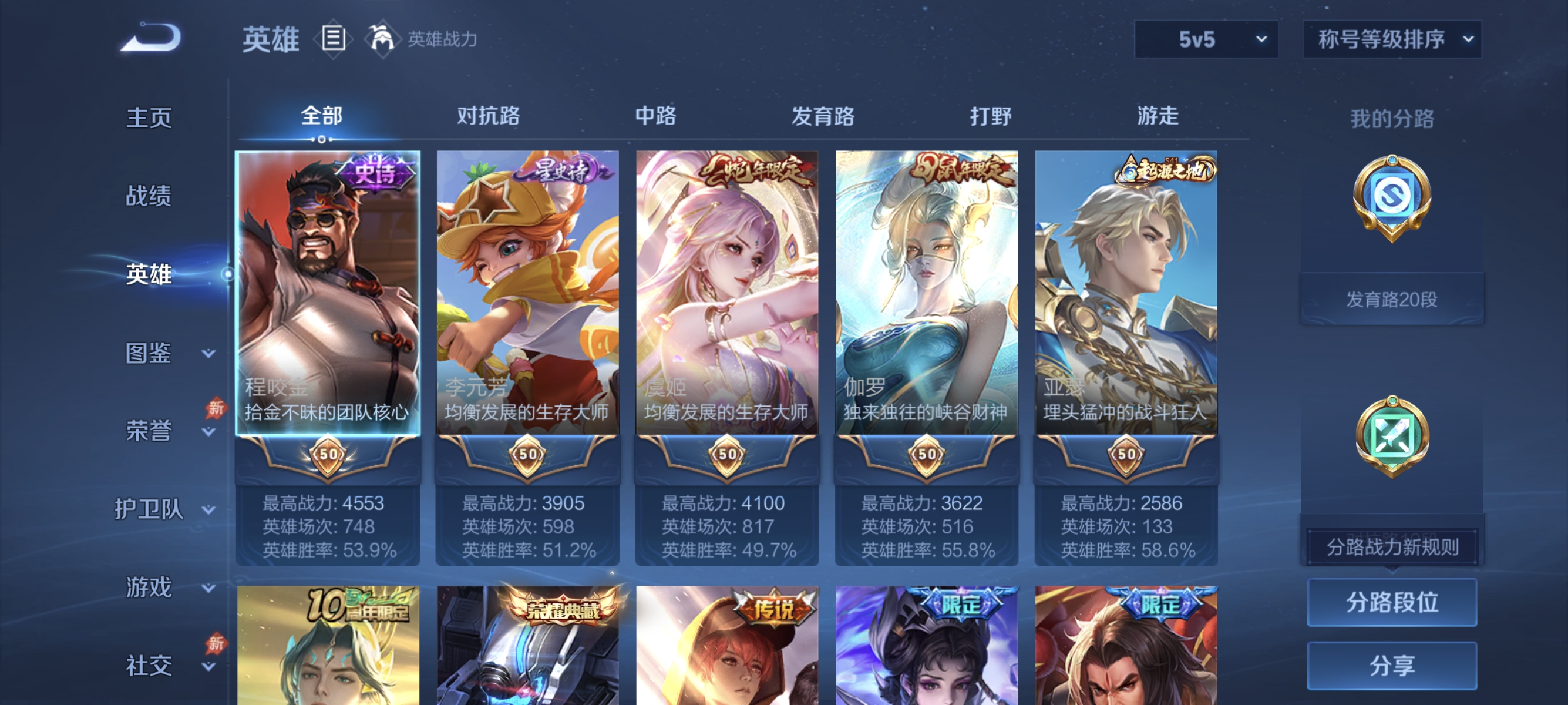Click the back arrow at top left
The image size is (1568, 705).
point(152,36)
